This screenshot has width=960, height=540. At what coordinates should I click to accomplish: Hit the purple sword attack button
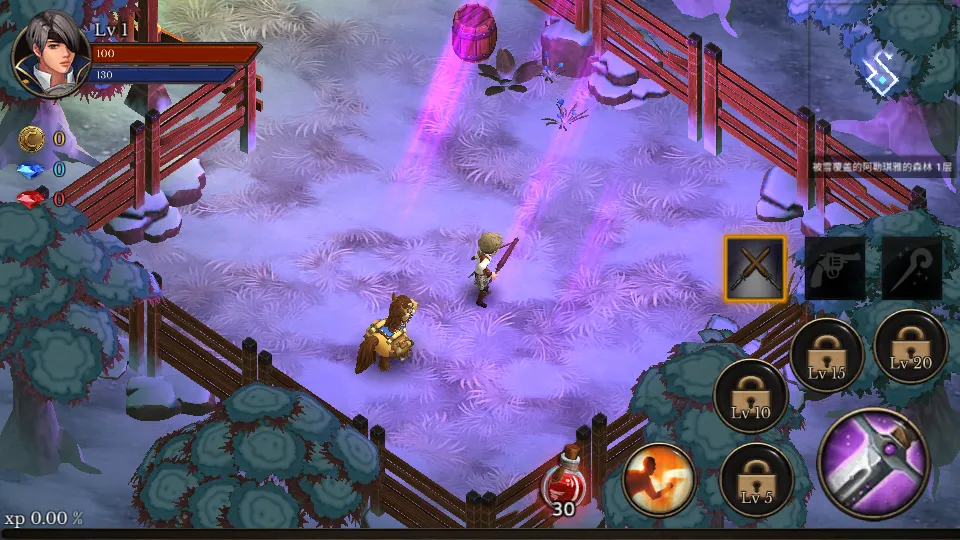[x=873, y=462]
